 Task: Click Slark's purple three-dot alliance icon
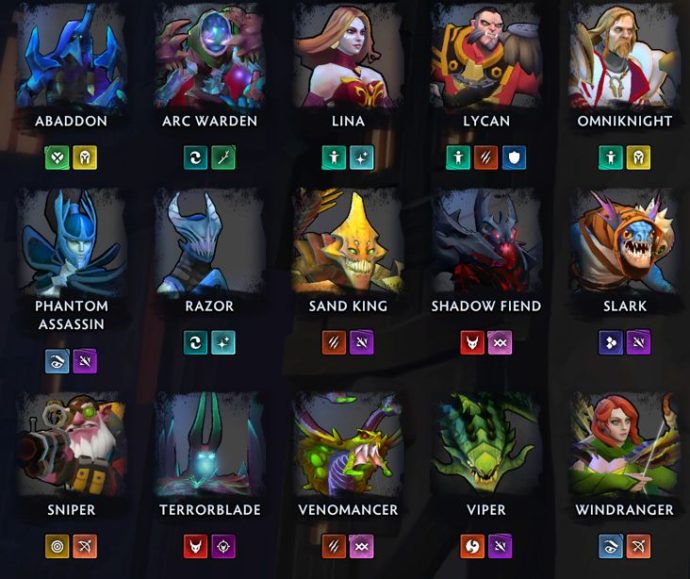(x=611, y=343)
